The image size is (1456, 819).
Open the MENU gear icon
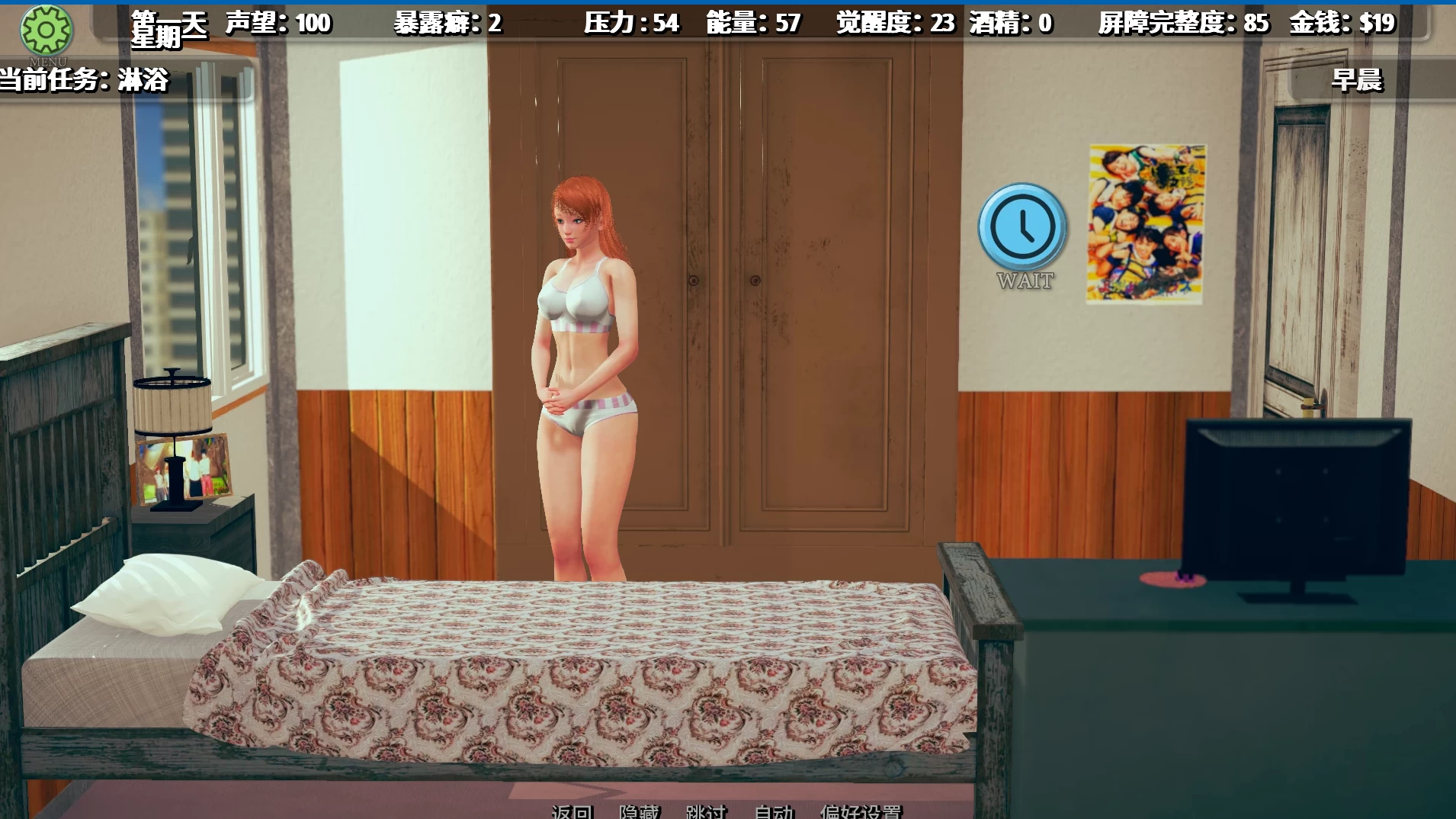pos(47,29)
